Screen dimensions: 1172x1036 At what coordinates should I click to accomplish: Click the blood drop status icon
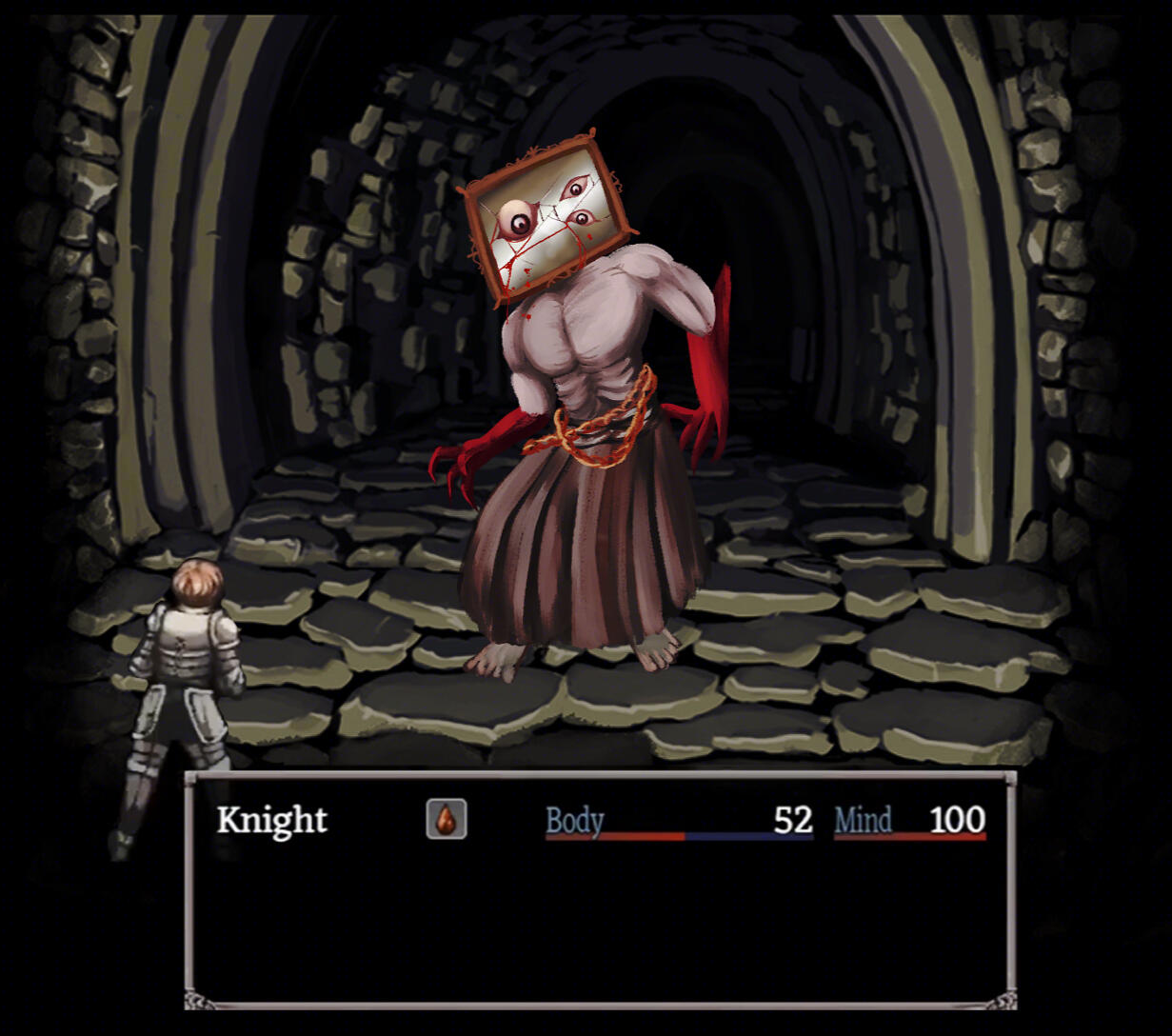(446, 819)
